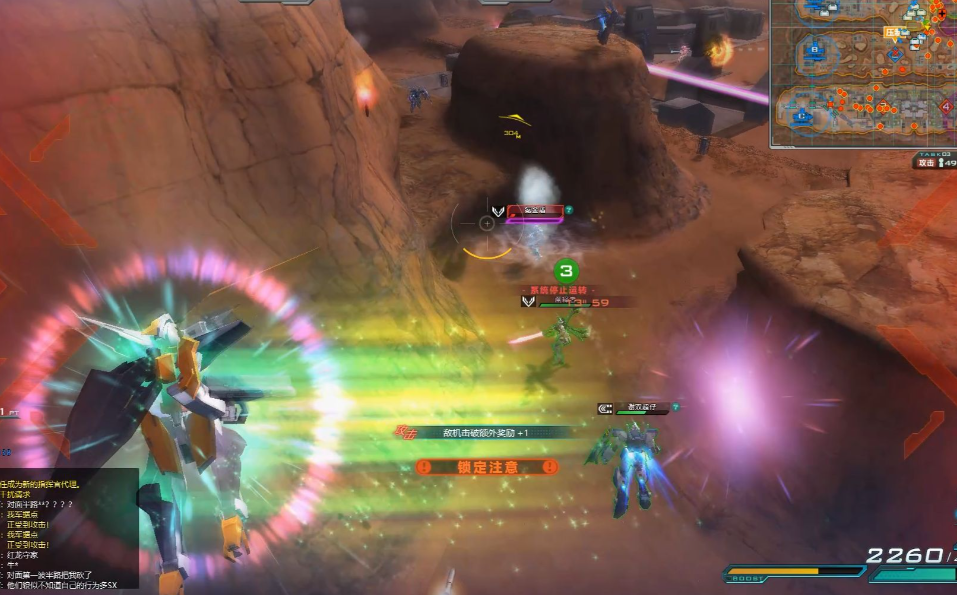Click the 压制 label on the minimap
Viewport: 957px width, 595px height.
point(892,32)
